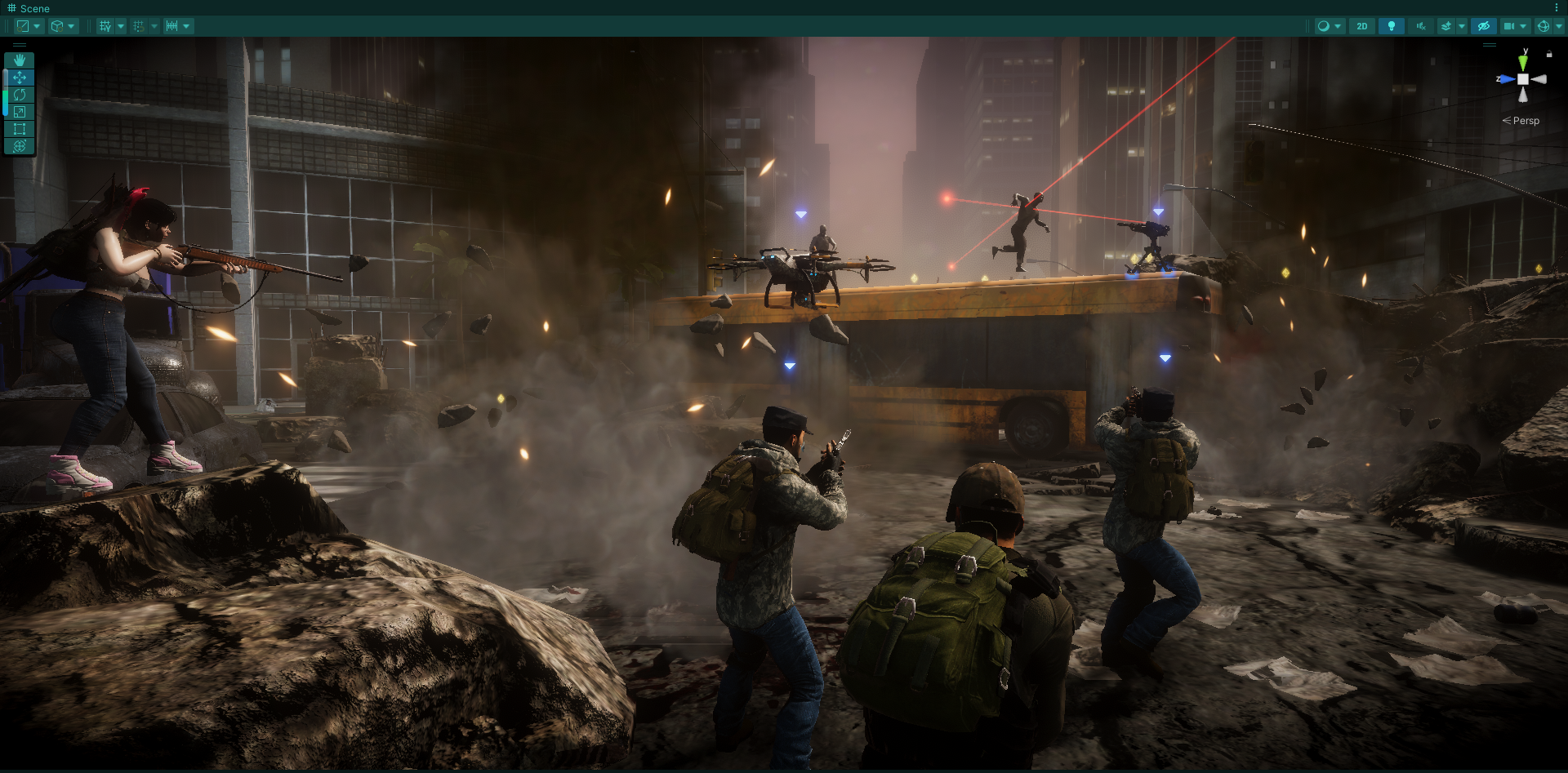Click the green Y axis cone
This screenshot has height=773, width=1568.
pyautogui.click(x=1523, y=62)
